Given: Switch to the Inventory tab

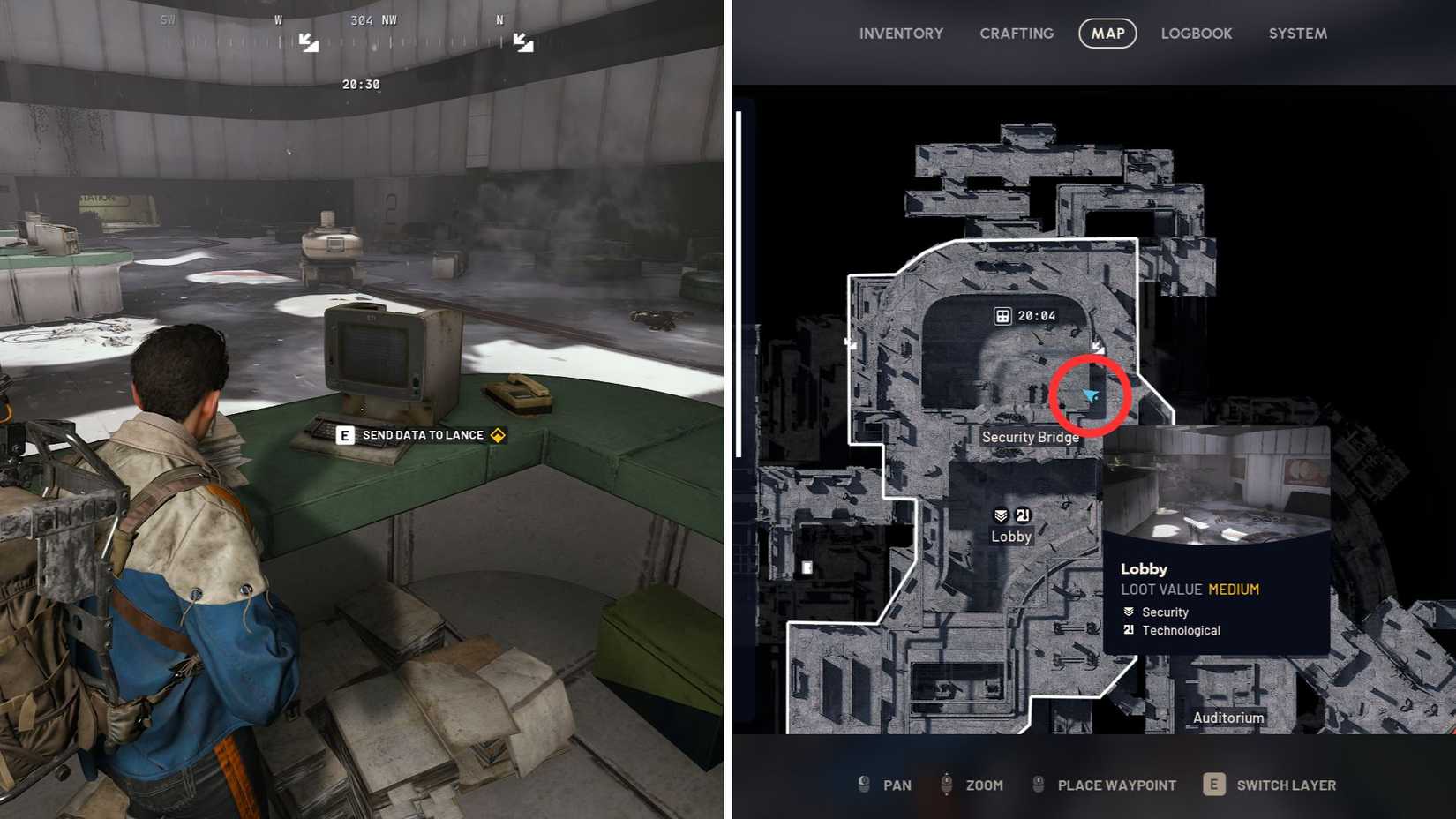Looking at the screenshot, I should tap(901, 34).
